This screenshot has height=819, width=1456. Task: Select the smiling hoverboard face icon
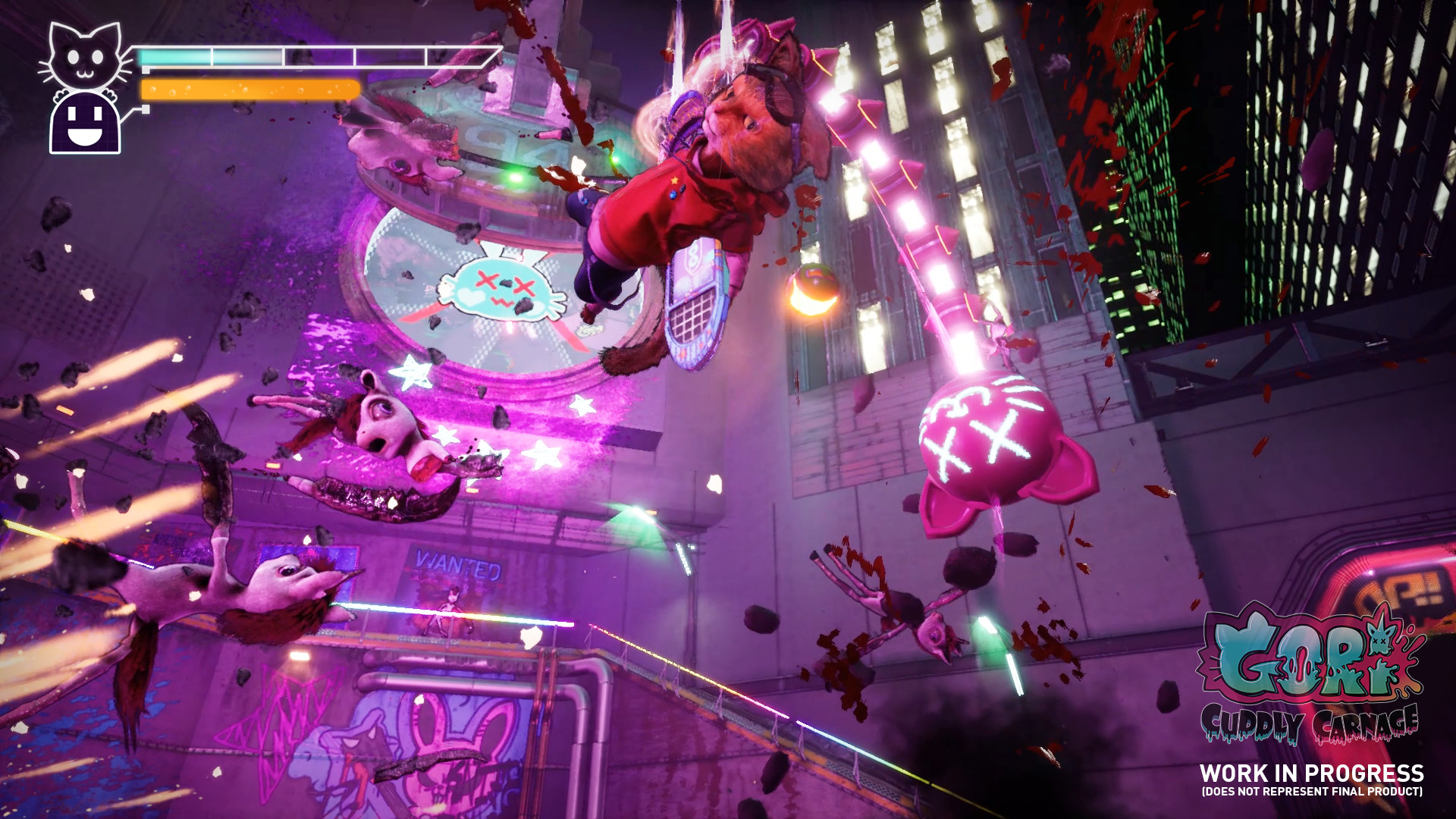point(85,123)
